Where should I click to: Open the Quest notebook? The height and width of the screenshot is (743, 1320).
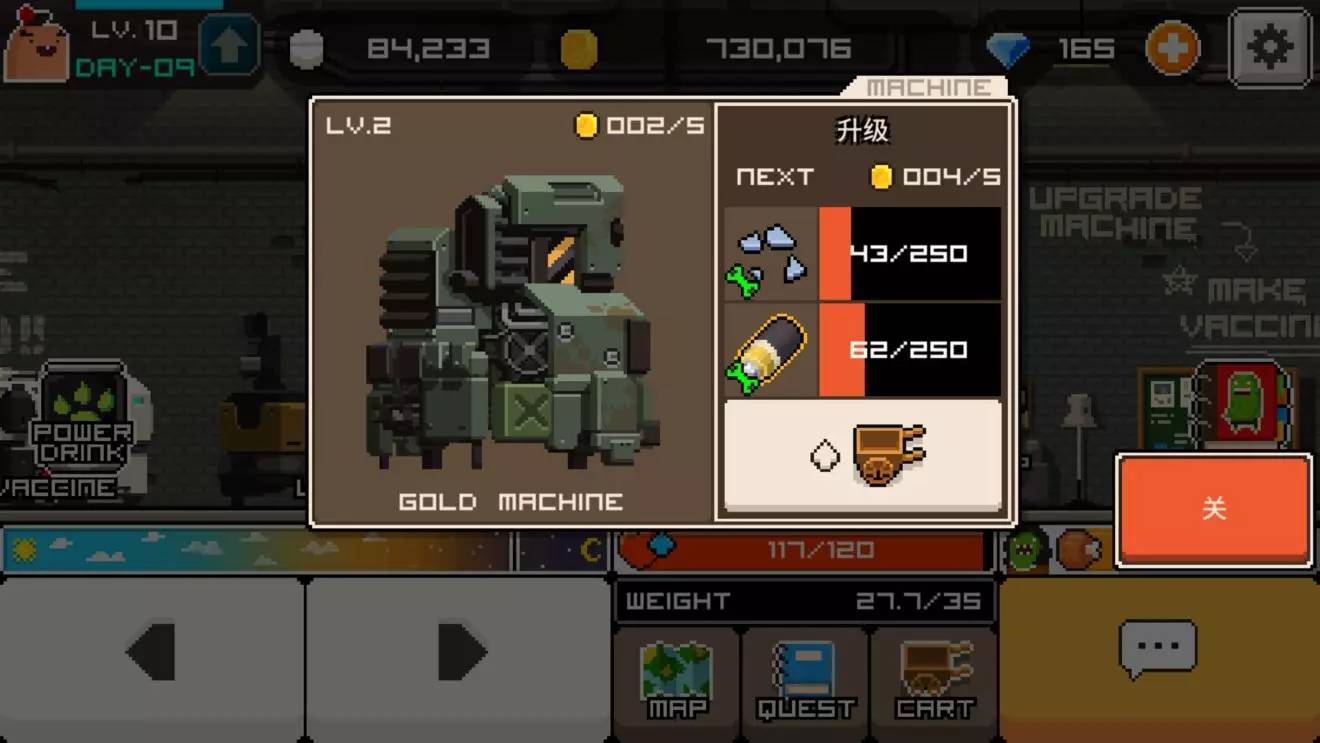pyautogui.click(x=806, y=680)
